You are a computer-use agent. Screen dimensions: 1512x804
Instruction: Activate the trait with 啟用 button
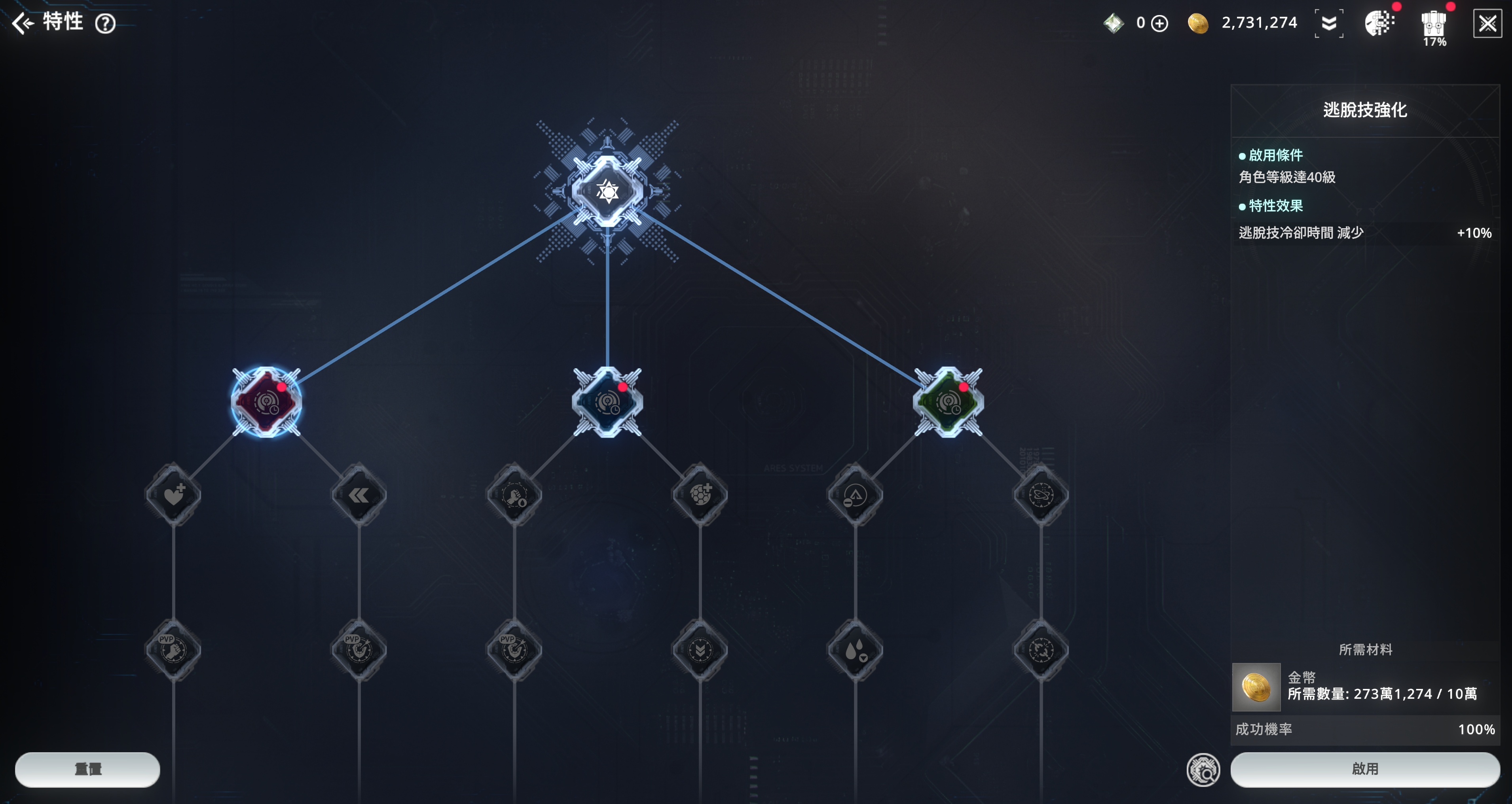1365,769
